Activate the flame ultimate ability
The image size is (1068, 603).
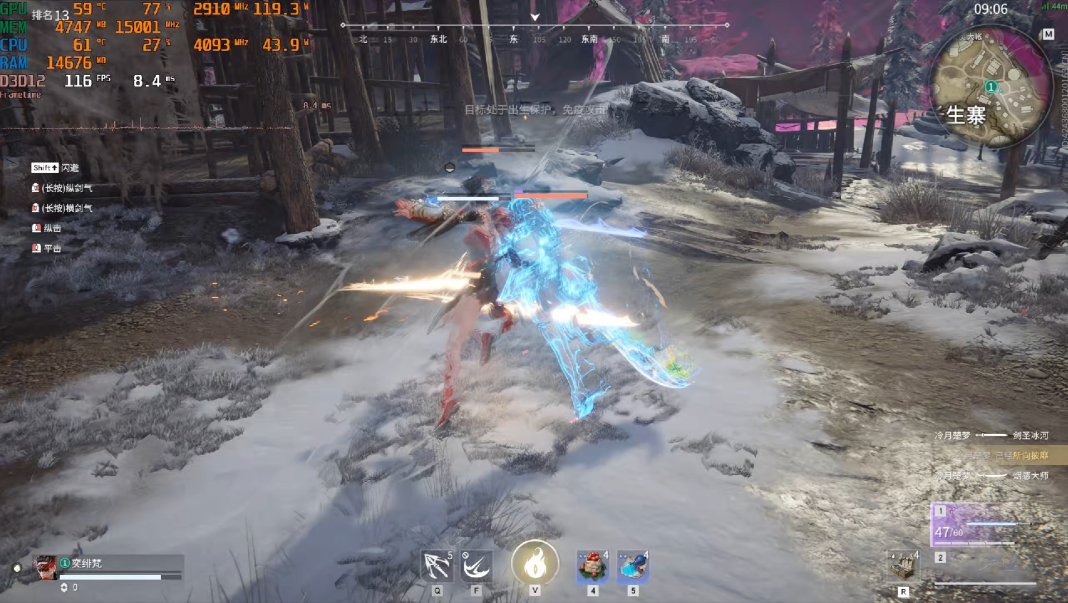535,564
